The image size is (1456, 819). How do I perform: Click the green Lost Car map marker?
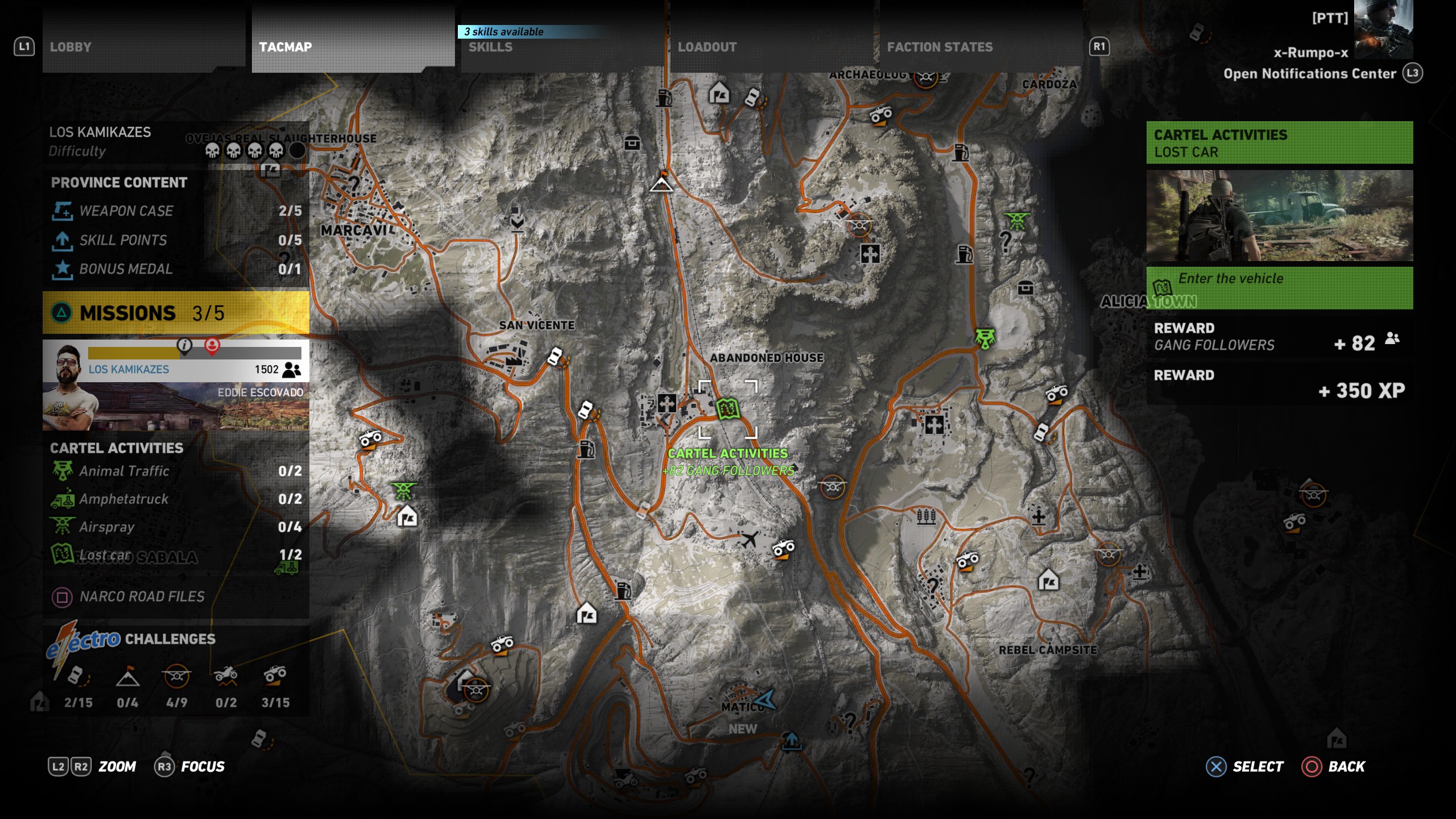[727, 408]
